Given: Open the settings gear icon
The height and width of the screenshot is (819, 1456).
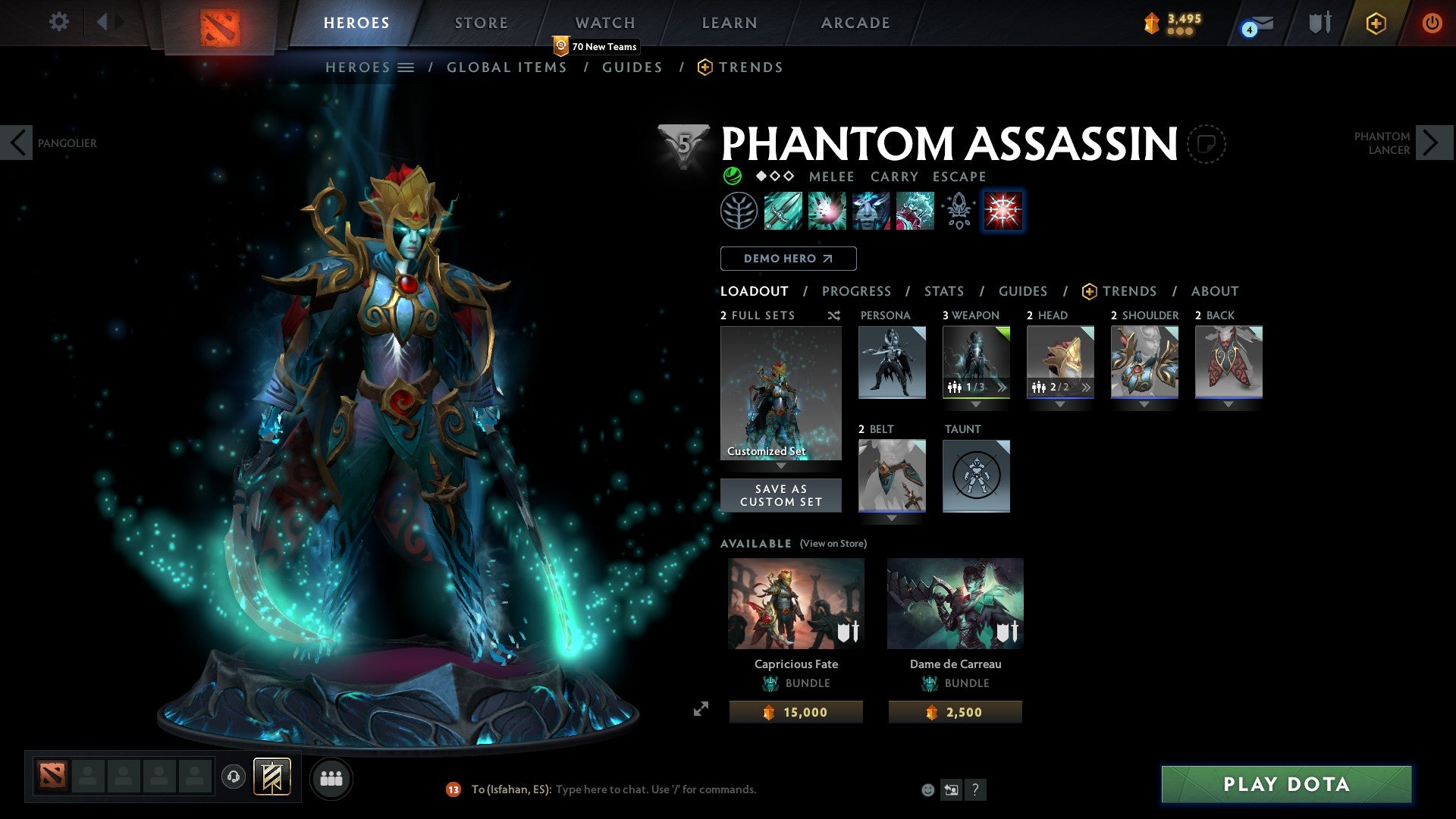Looking at the screenshot, I should [x=58, y=22].
